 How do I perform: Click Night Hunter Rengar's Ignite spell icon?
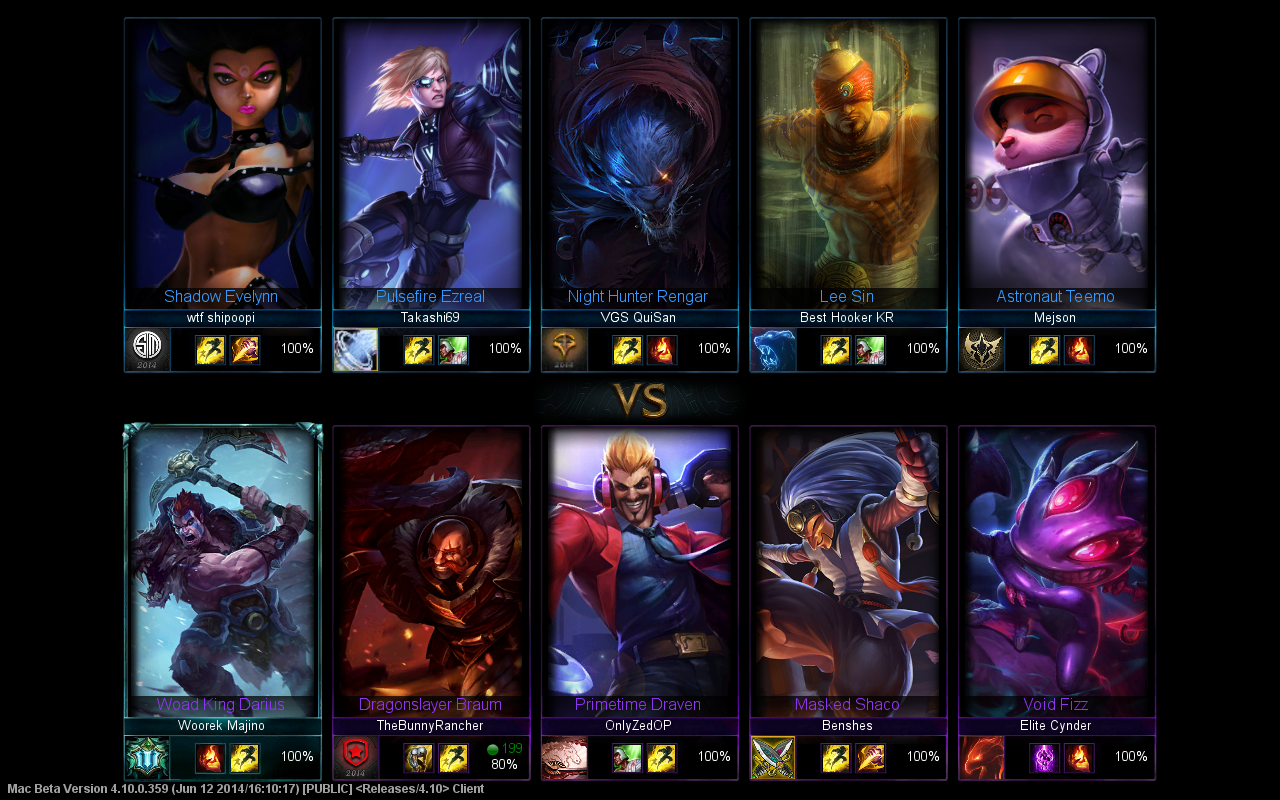(x=662, y=349)
